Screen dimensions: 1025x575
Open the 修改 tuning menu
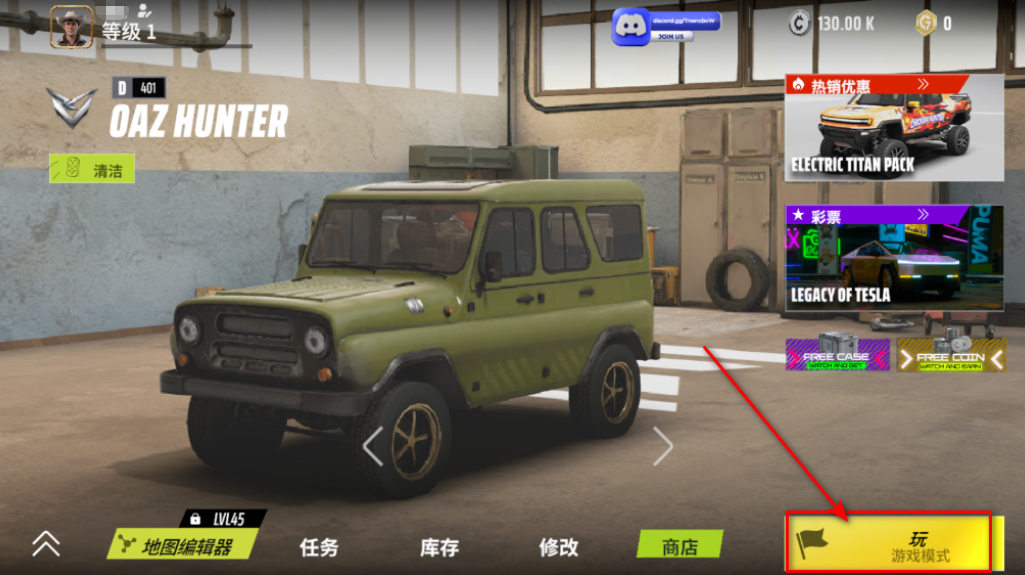pos(558,547)
